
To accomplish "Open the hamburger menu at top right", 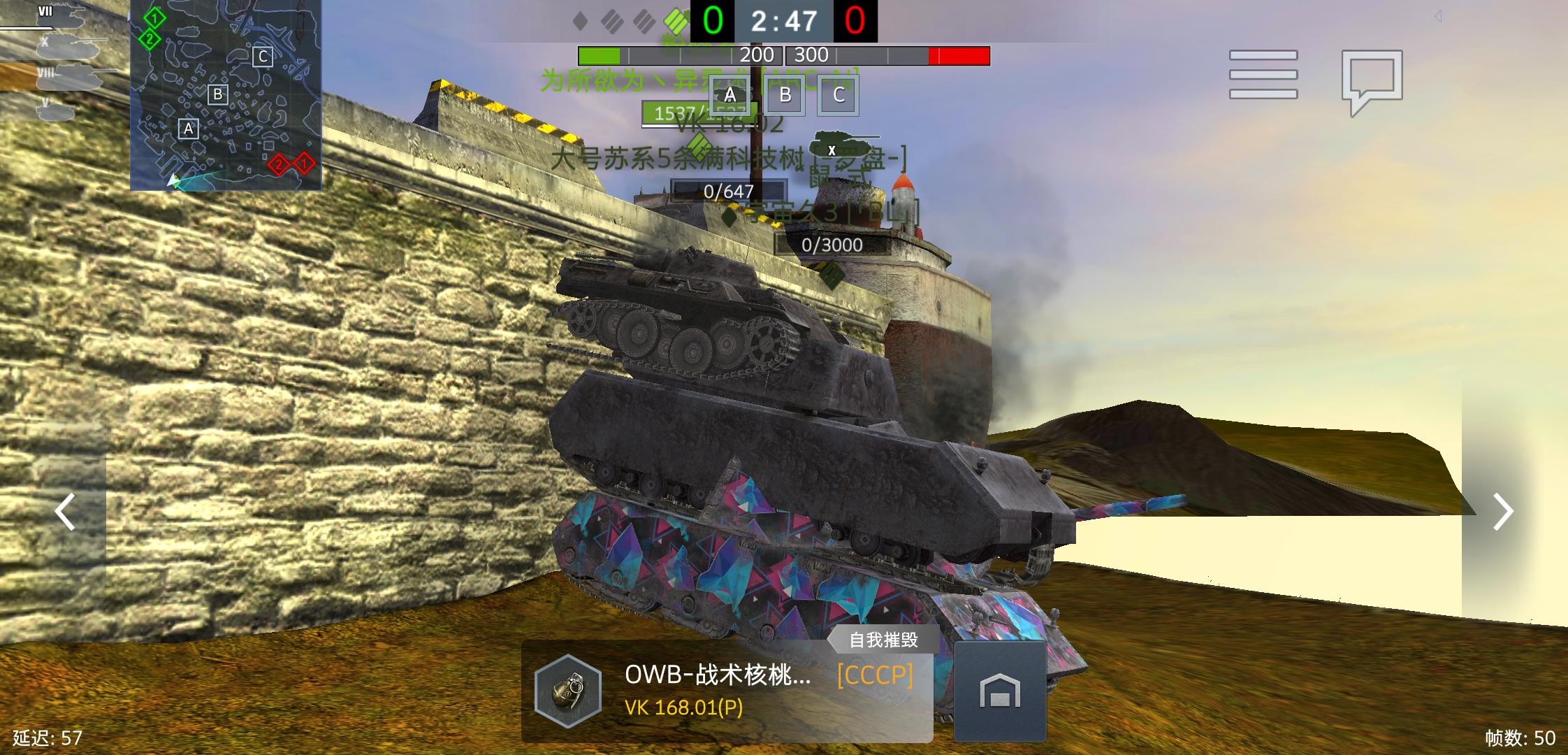I will pos(1262,75).
